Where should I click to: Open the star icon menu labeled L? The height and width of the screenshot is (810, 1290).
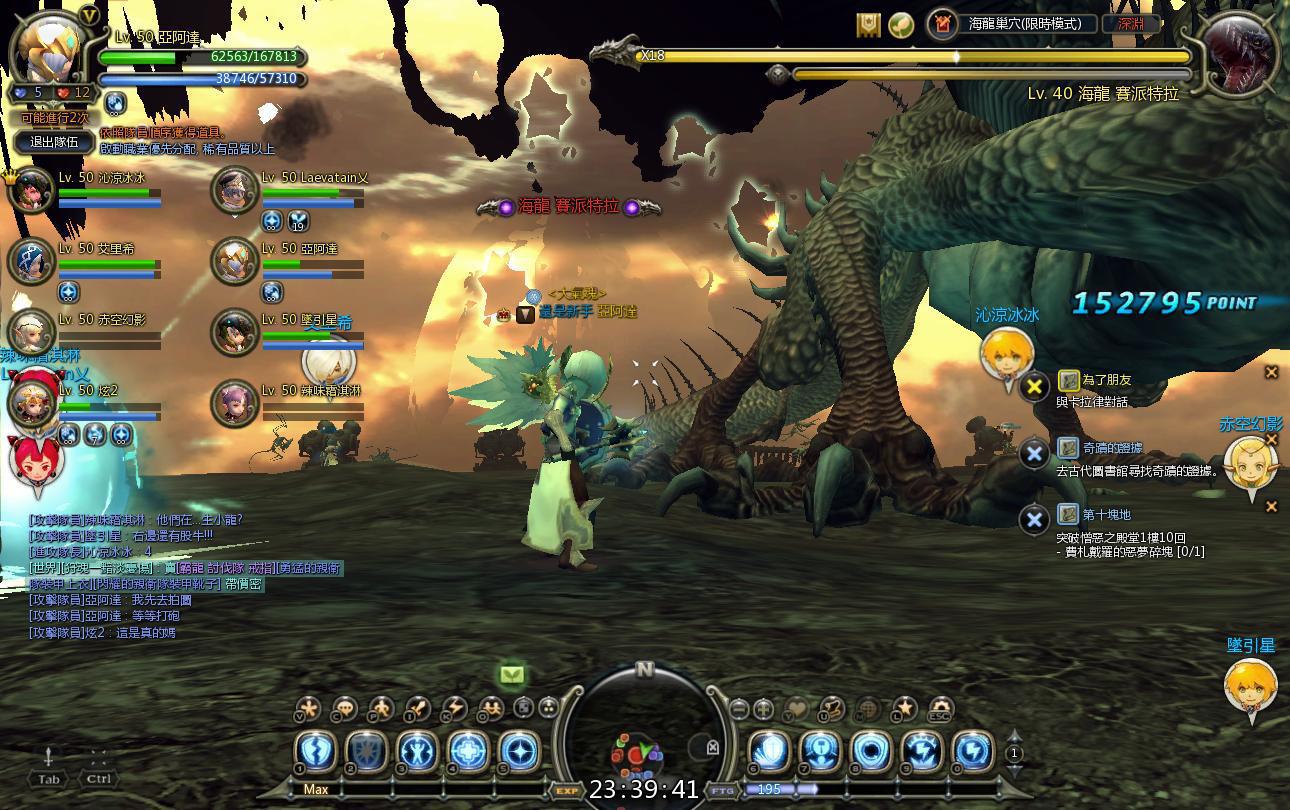904,709
